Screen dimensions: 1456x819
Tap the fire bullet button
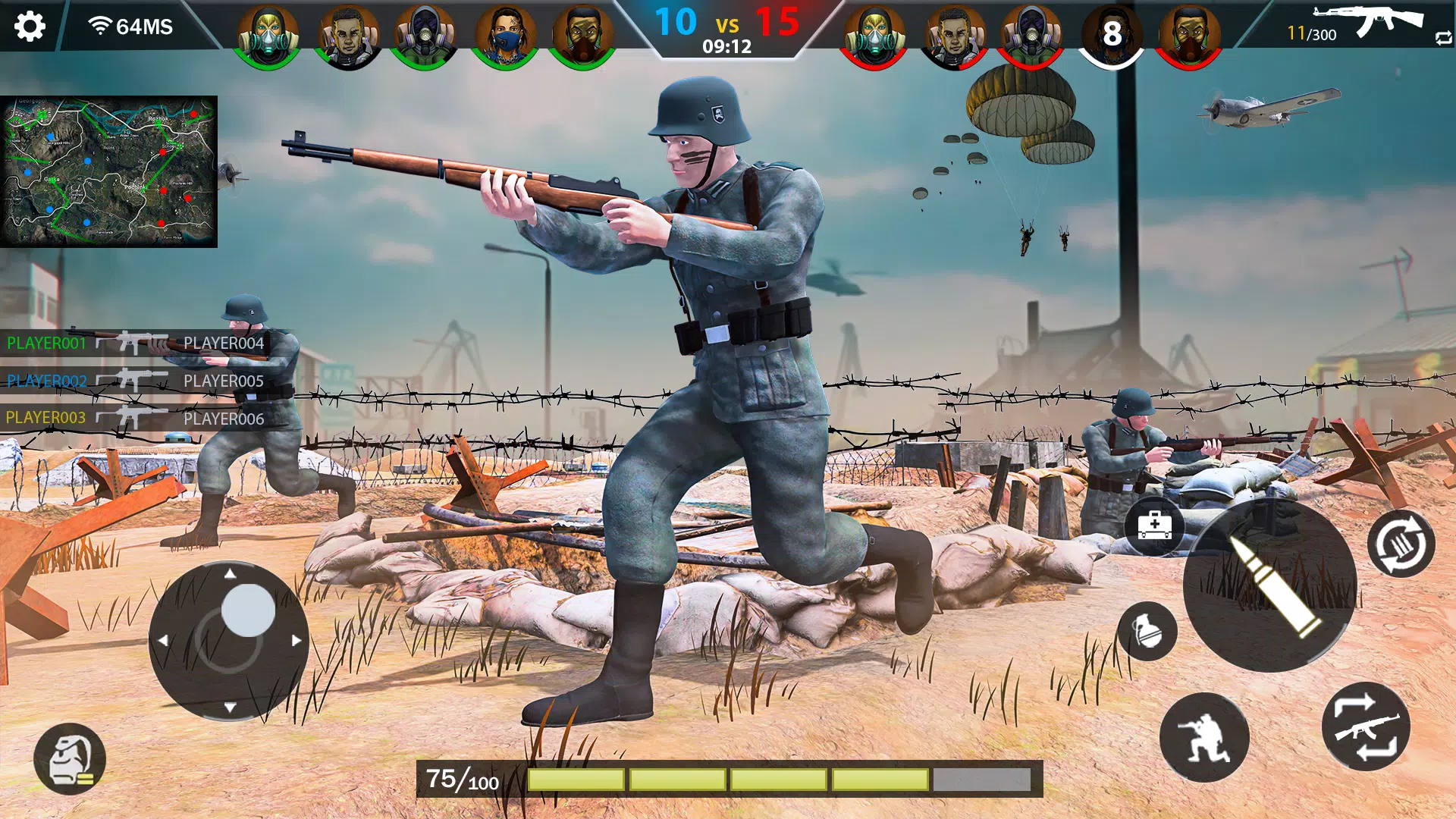pyautogui.click(x=1269, y=585)
